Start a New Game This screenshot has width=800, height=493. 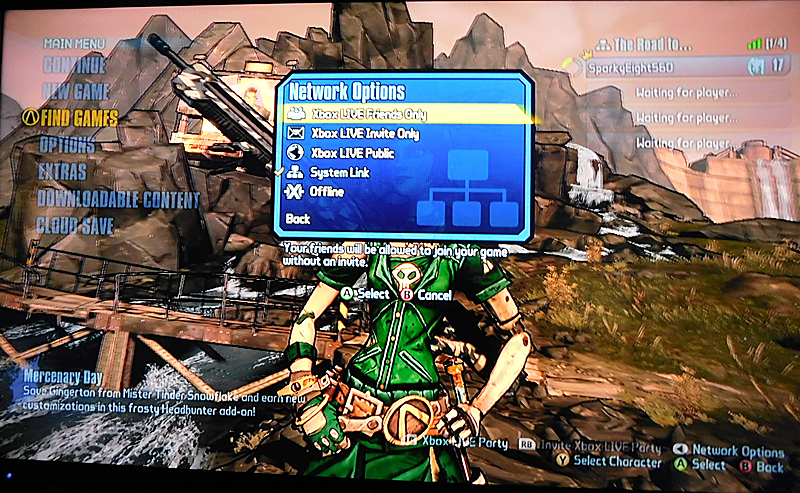click(x=76, y=92)
